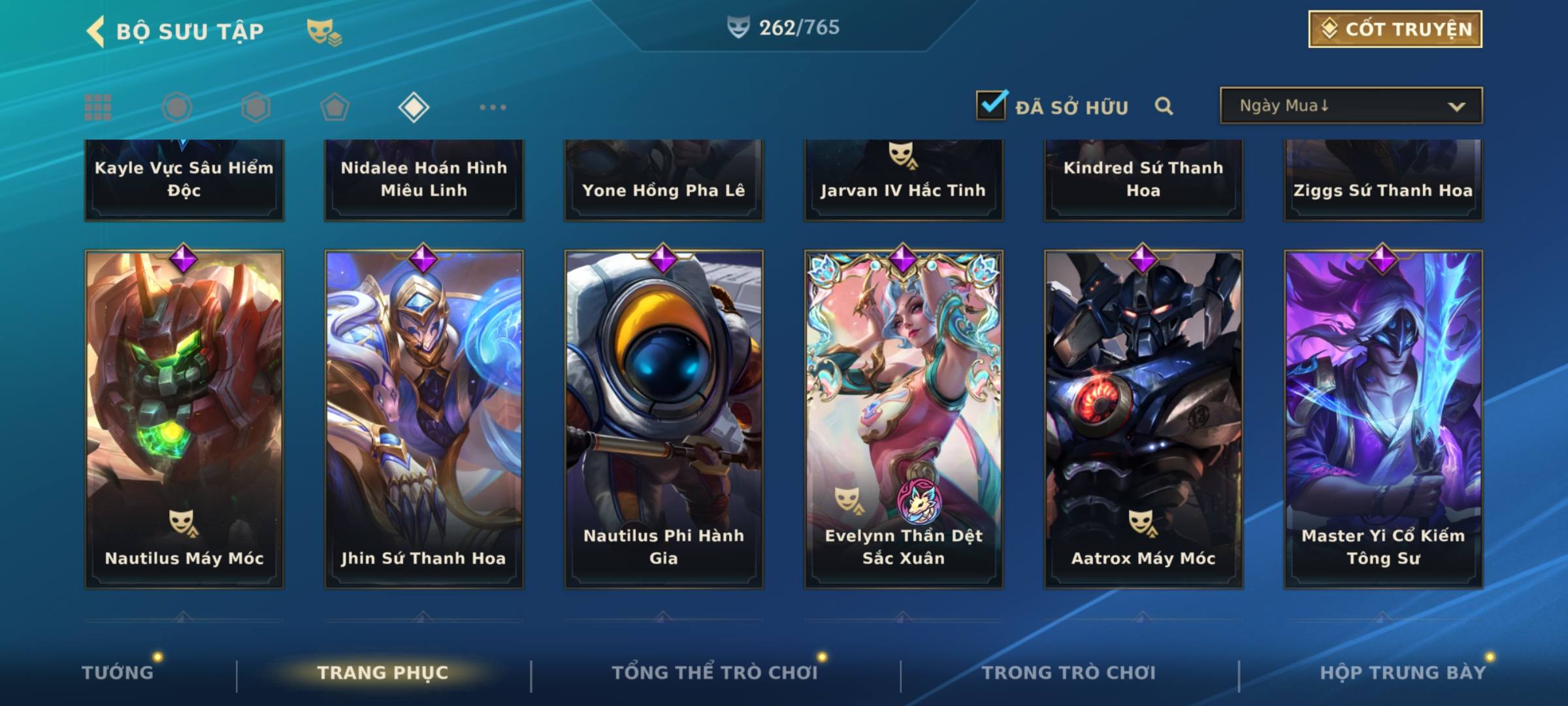
Task: Toggle the Đã Sở Hữu checkbox
Action: click(990, 105)
